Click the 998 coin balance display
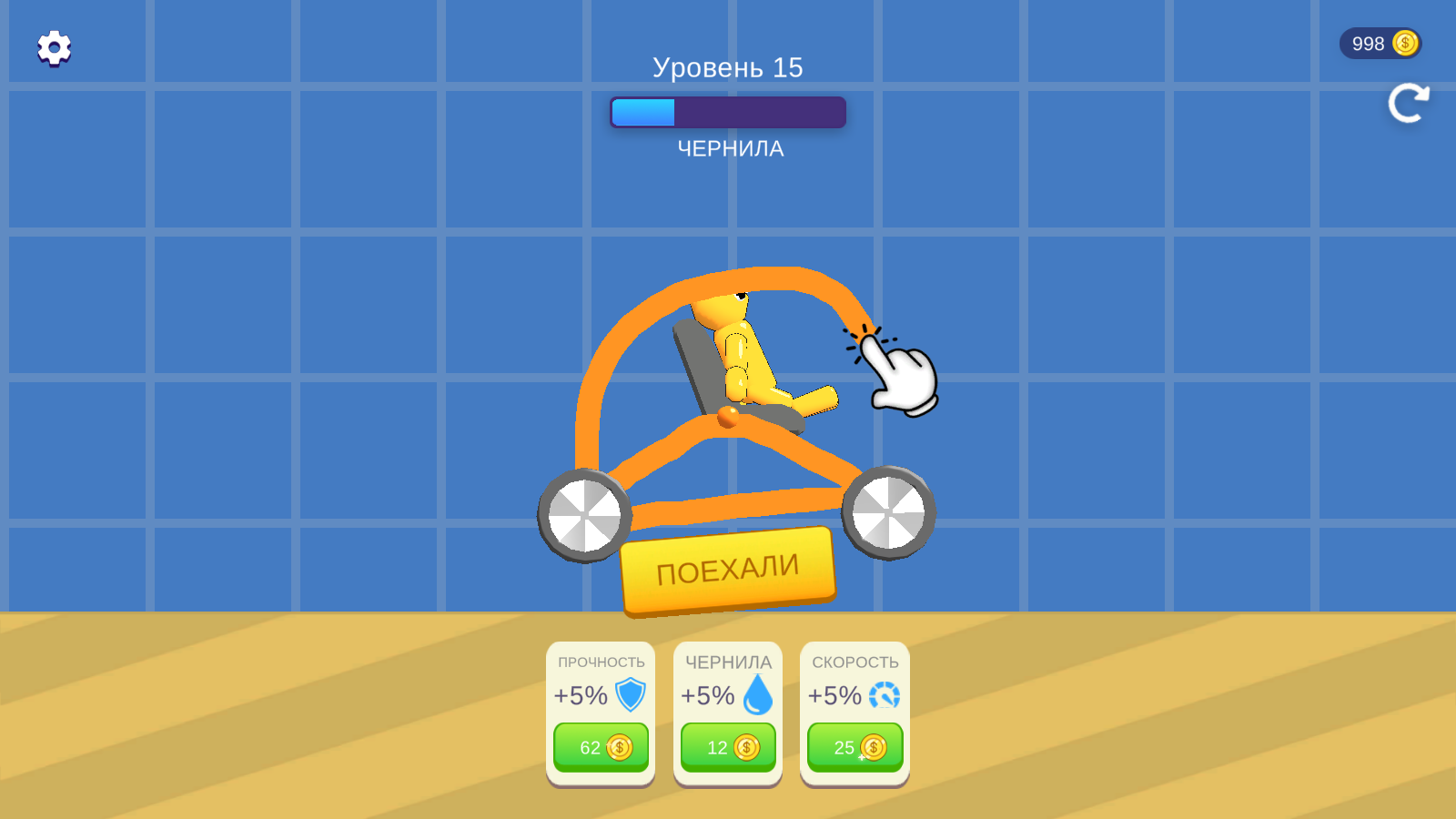 coord(1380,43)
